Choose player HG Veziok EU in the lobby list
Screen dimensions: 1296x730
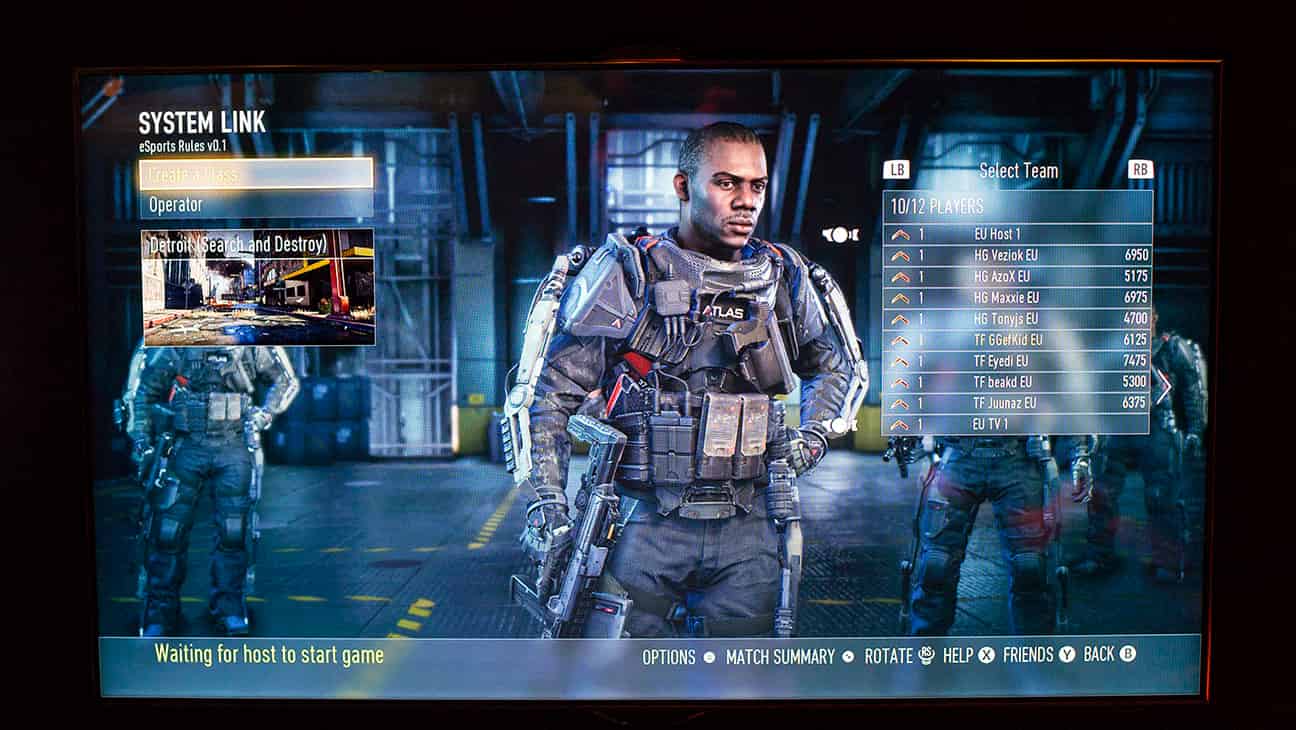click(x=1017, y=255)
